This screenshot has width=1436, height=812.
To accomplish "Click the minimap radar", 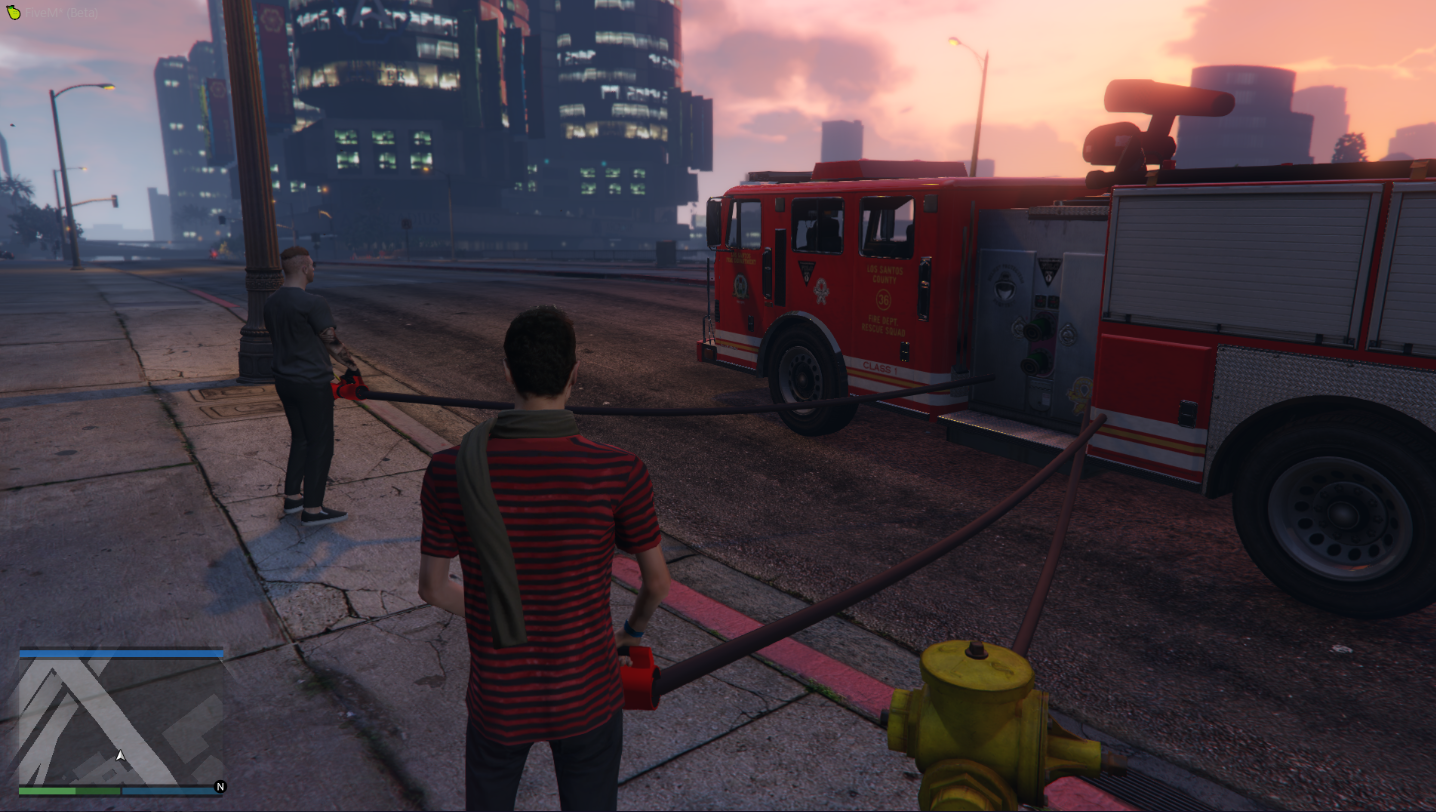I will click(x=121, y=721).
